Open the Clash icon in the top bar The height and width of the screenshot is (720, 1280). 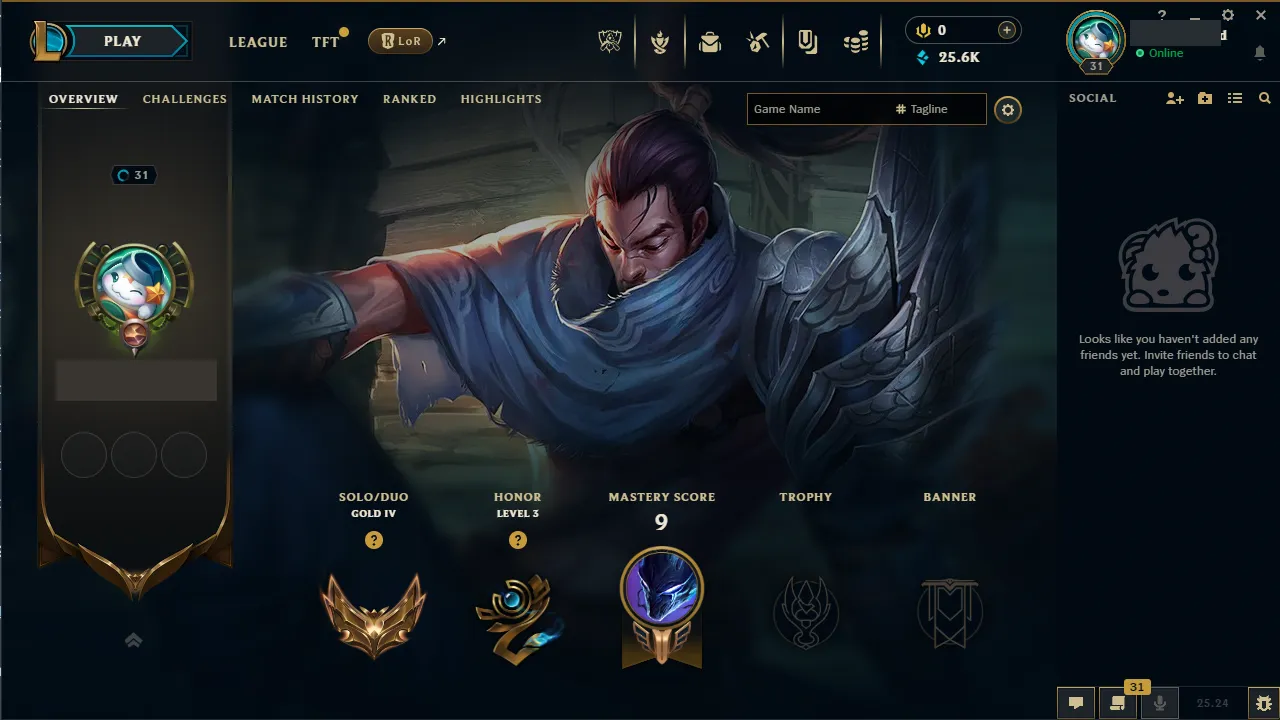[660, 41]
